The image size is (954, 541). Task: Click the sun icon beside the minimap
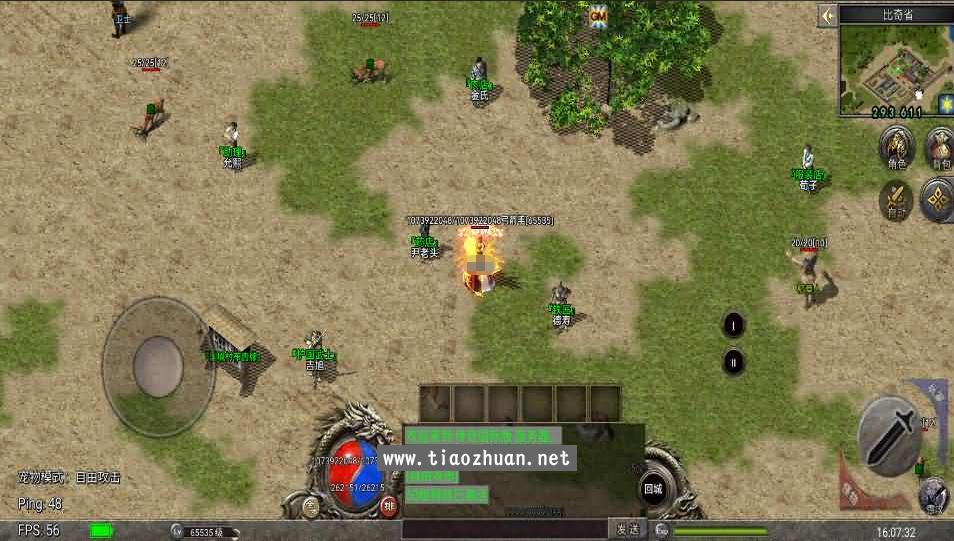click(945, 103)
